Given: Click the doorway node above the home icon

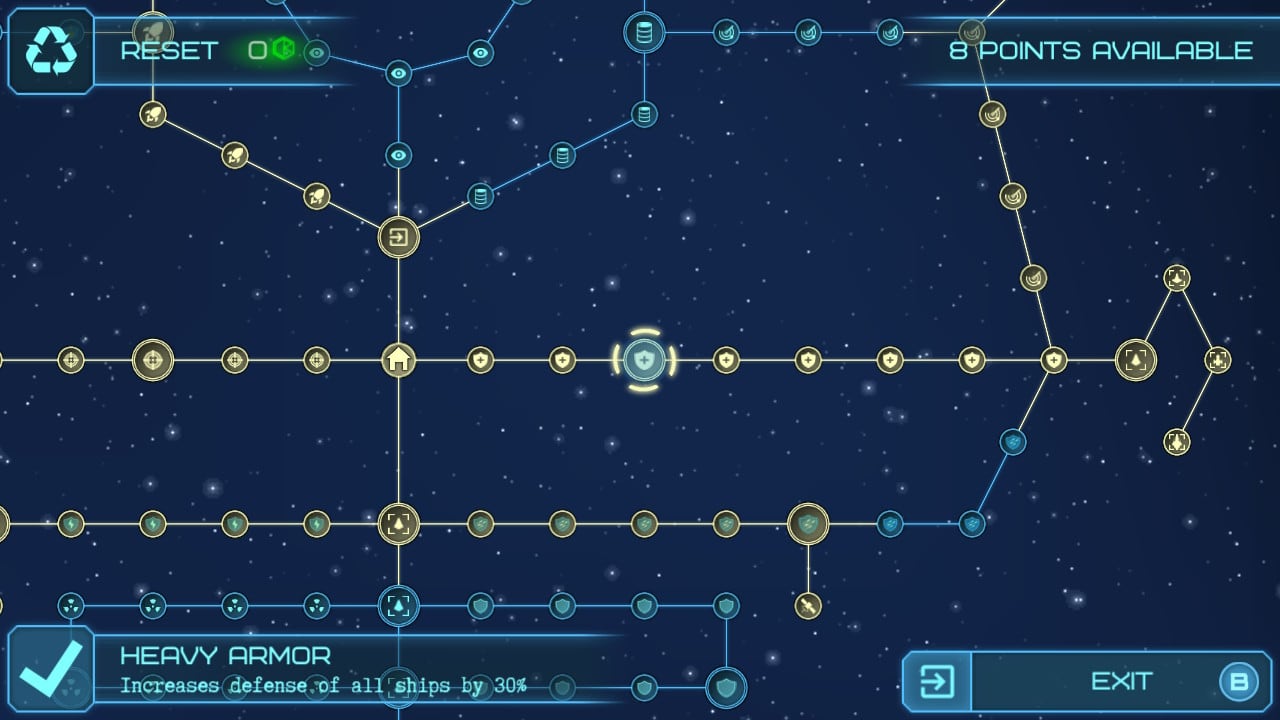Looking at the screenshot, I should click(x=398, y=237).
